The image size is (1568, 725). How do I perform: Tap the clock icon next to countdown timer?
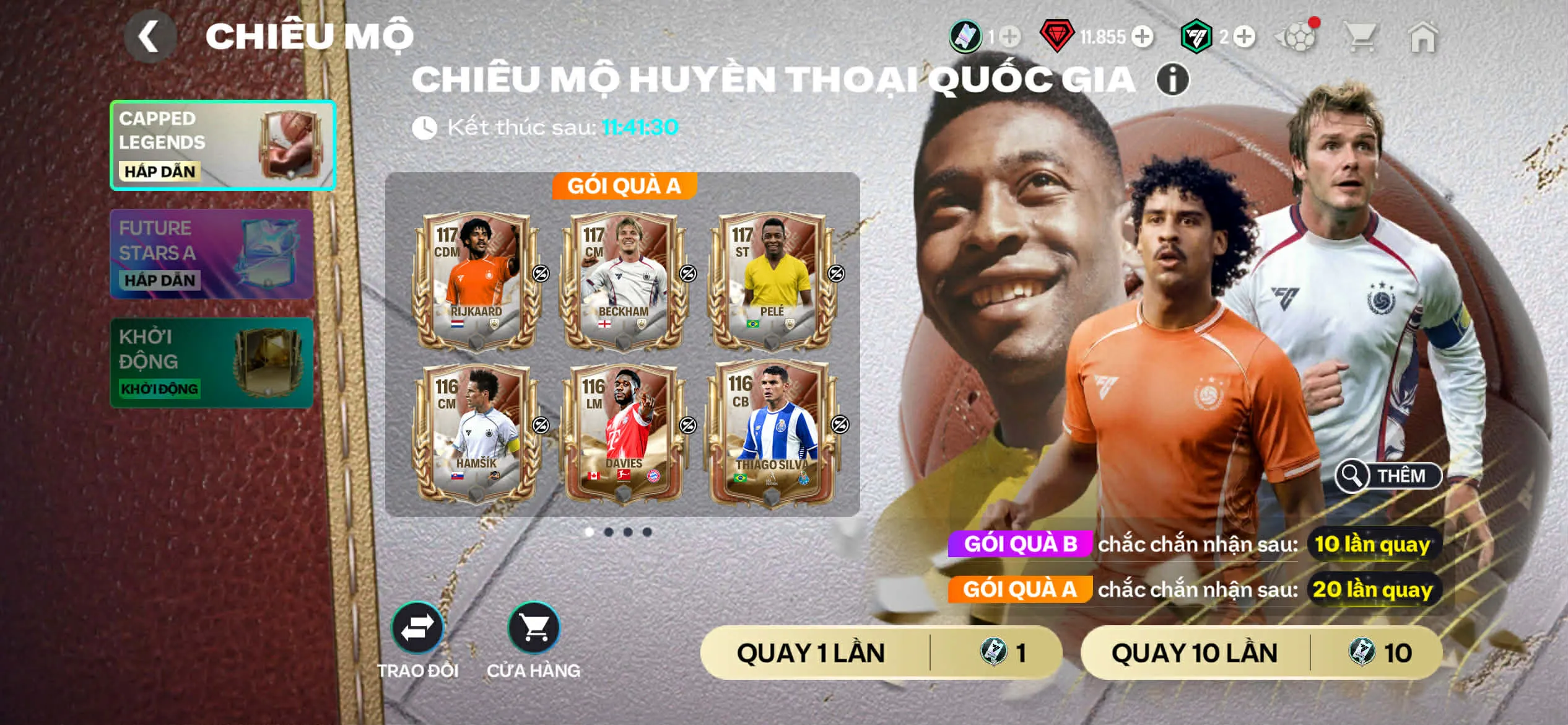(x=424, y=126)
